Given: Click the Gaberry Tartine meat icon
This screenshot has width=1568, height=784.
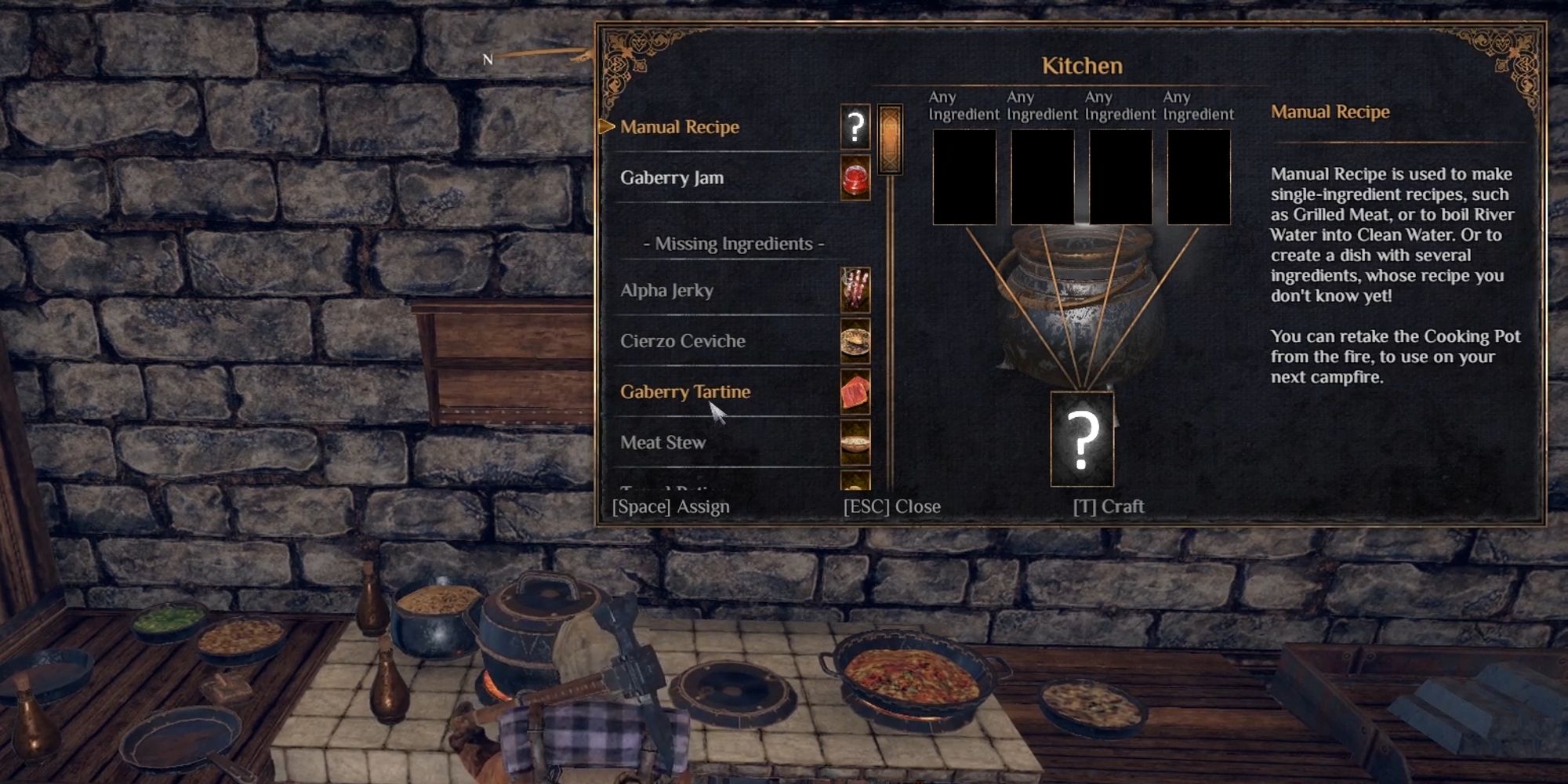Looking at the screenshot, I should pyautogui.click(x=856, y=392).
